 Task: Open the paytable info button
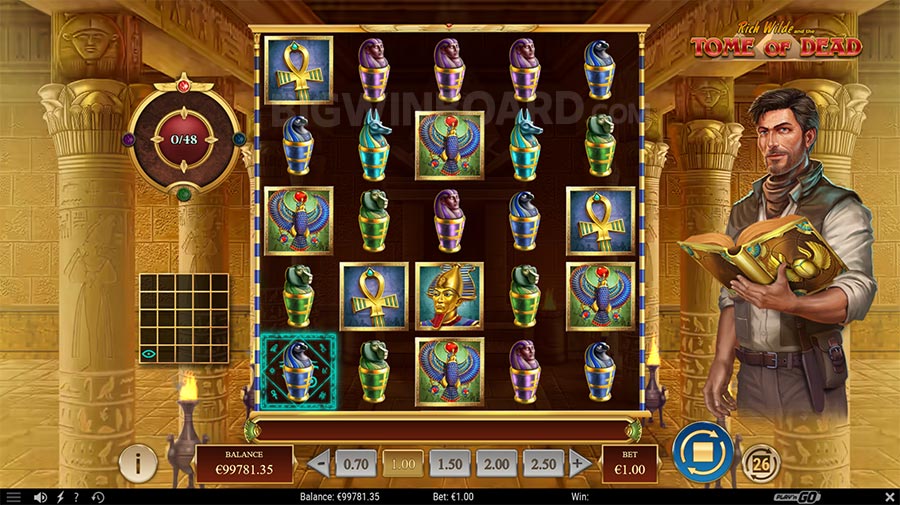click(138, 463)
